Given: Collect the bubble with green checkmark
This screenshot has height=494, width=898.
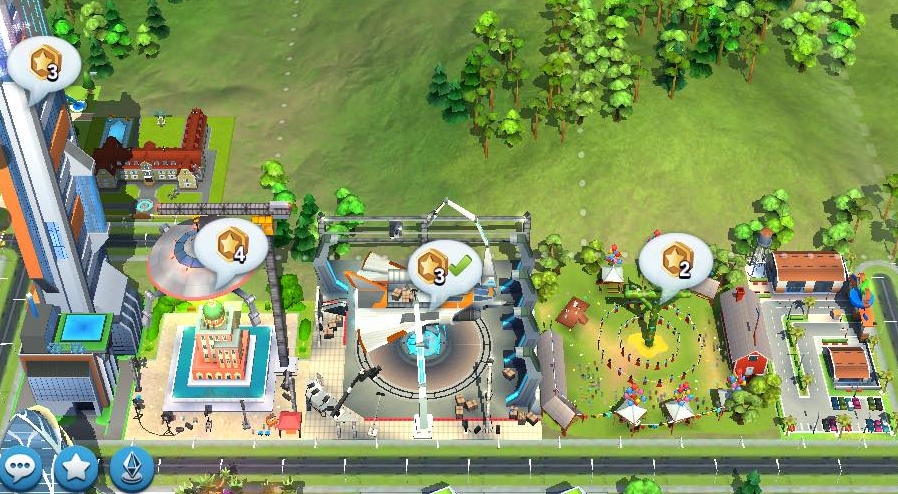Looking at the screenshot, I should 444,267.
